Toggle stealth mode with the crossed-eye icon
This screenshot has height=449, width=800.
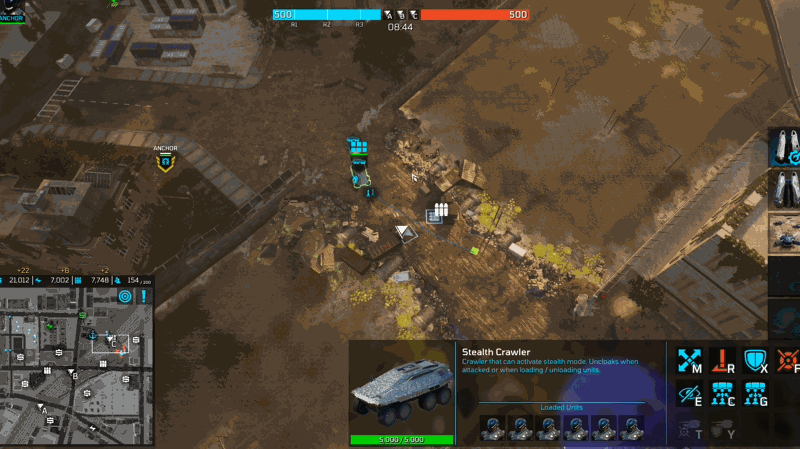point(689,393)
